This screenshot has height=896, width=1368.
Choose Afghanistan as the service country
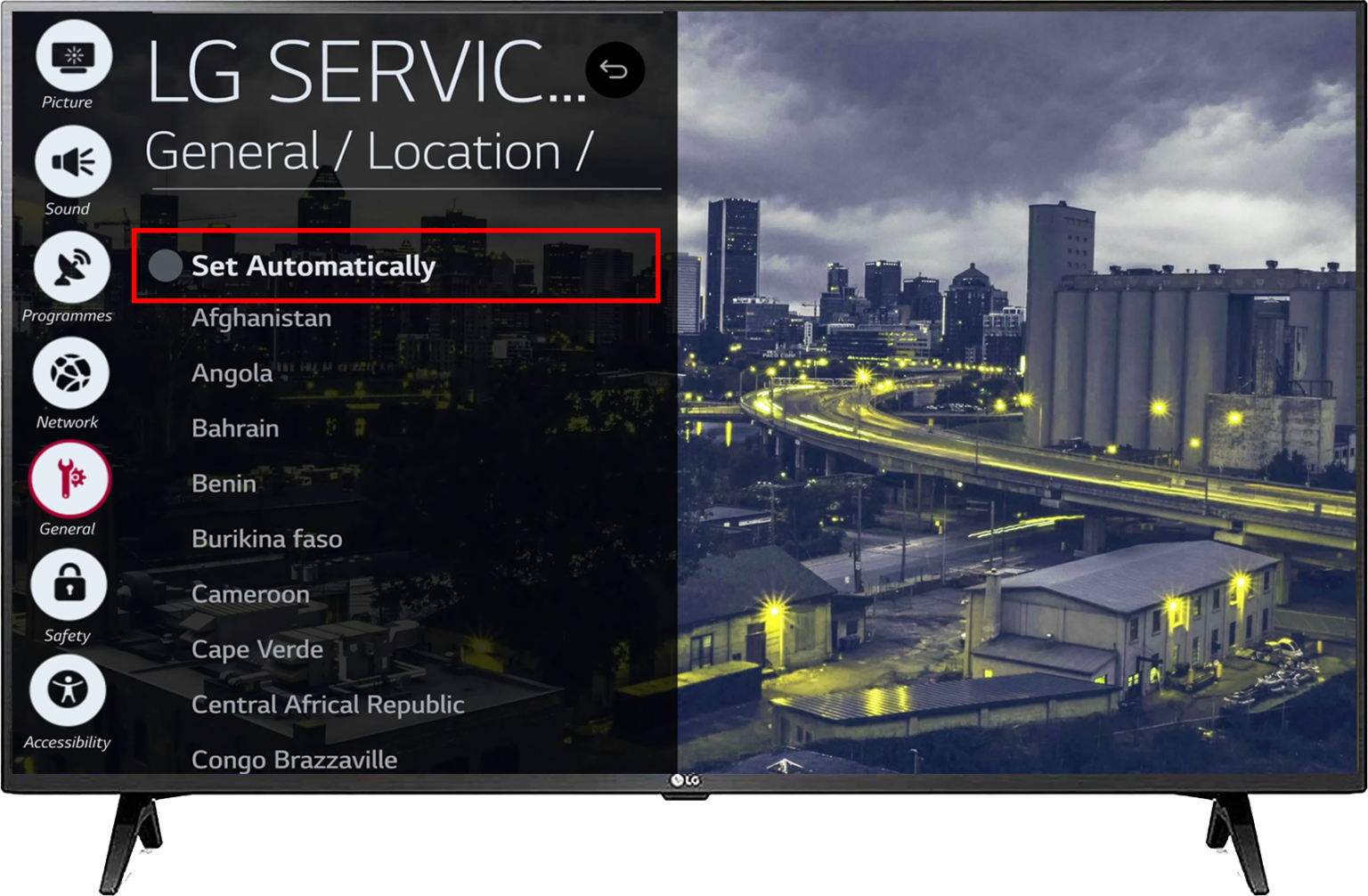tap(261, 318)
